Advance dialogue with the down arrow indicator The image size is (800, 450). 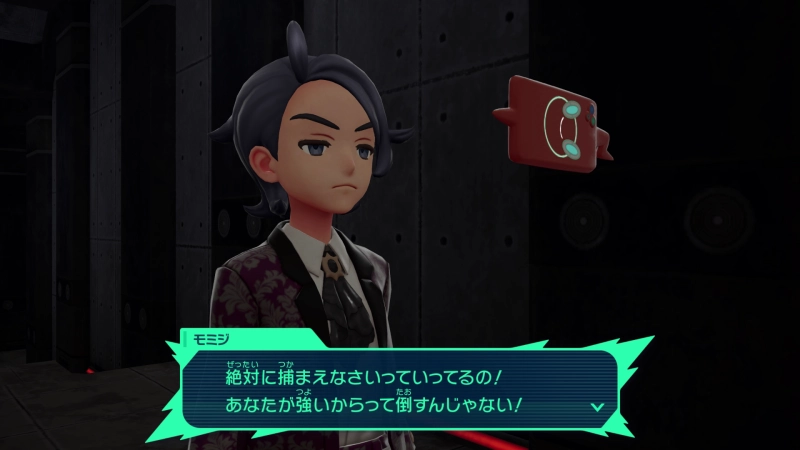pos(597,407)
